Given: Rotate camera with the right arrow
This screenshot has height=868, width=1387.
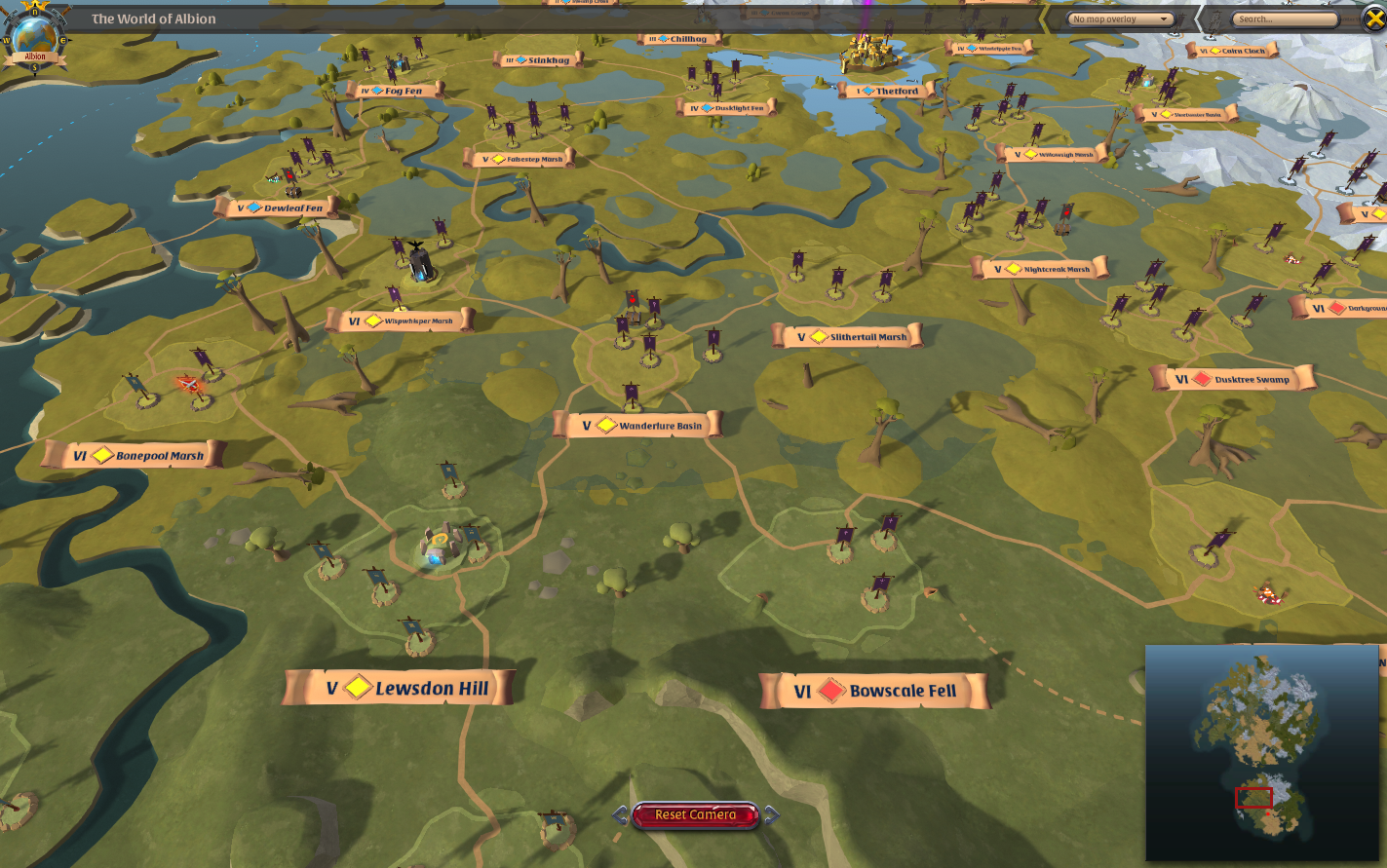Looking at the screenshot, I should 771,814.
